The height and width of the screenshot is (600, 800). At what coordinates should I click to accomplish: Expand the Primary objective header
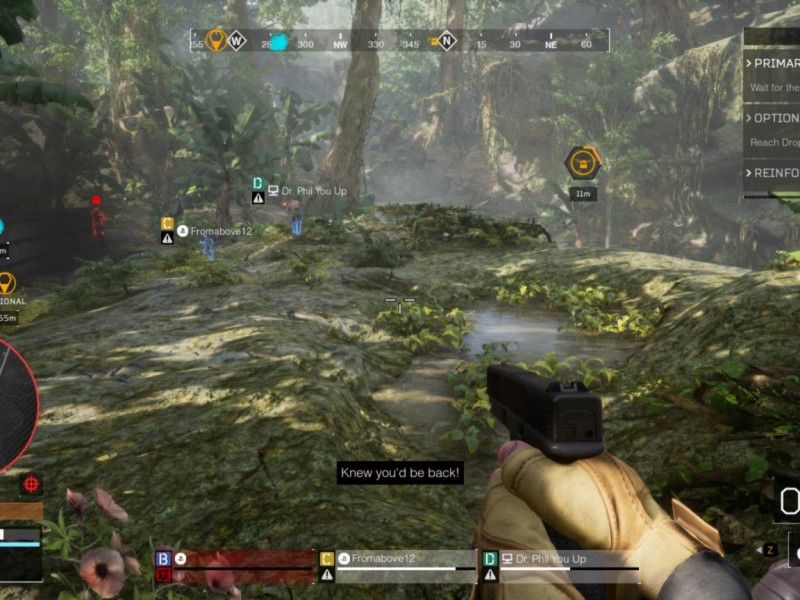pyautogui.click(x=774, y=63)
